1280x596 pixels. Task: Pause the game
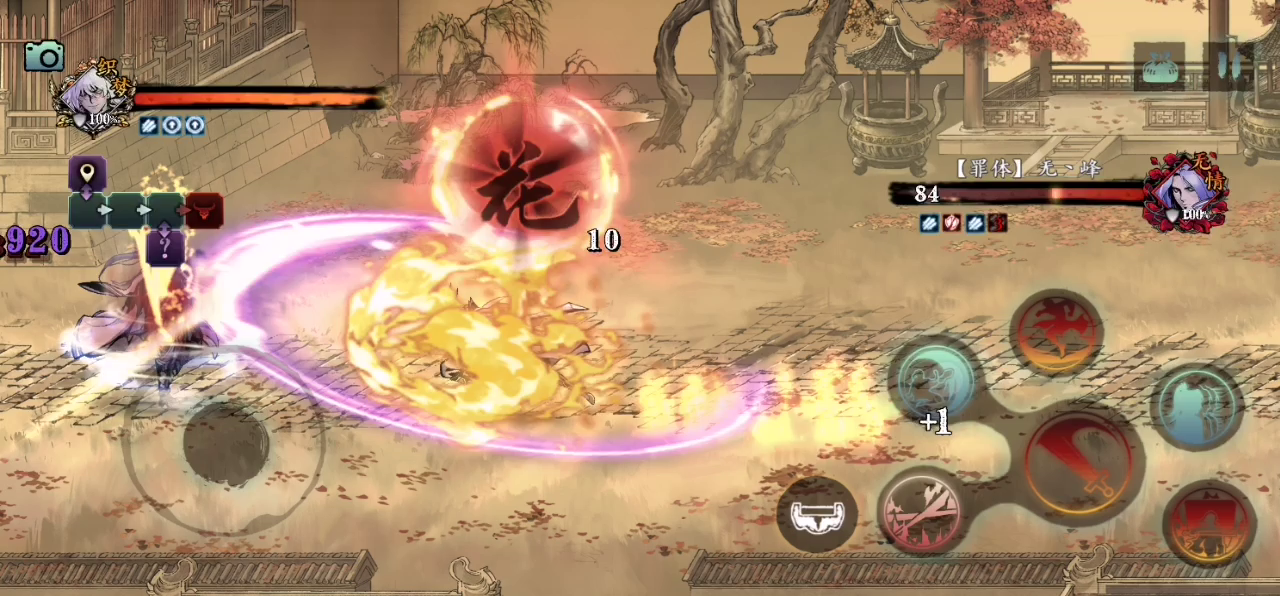1228,67
